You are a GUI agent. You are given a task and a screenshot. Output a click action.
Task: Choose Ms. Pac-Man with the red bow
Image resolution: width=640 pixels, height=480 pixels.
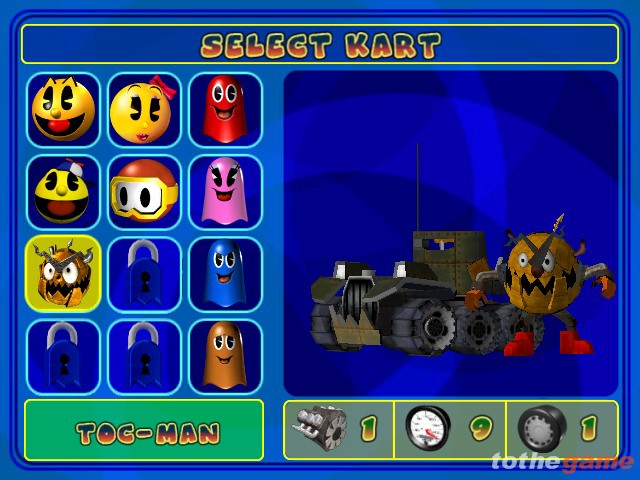point(144,110)
